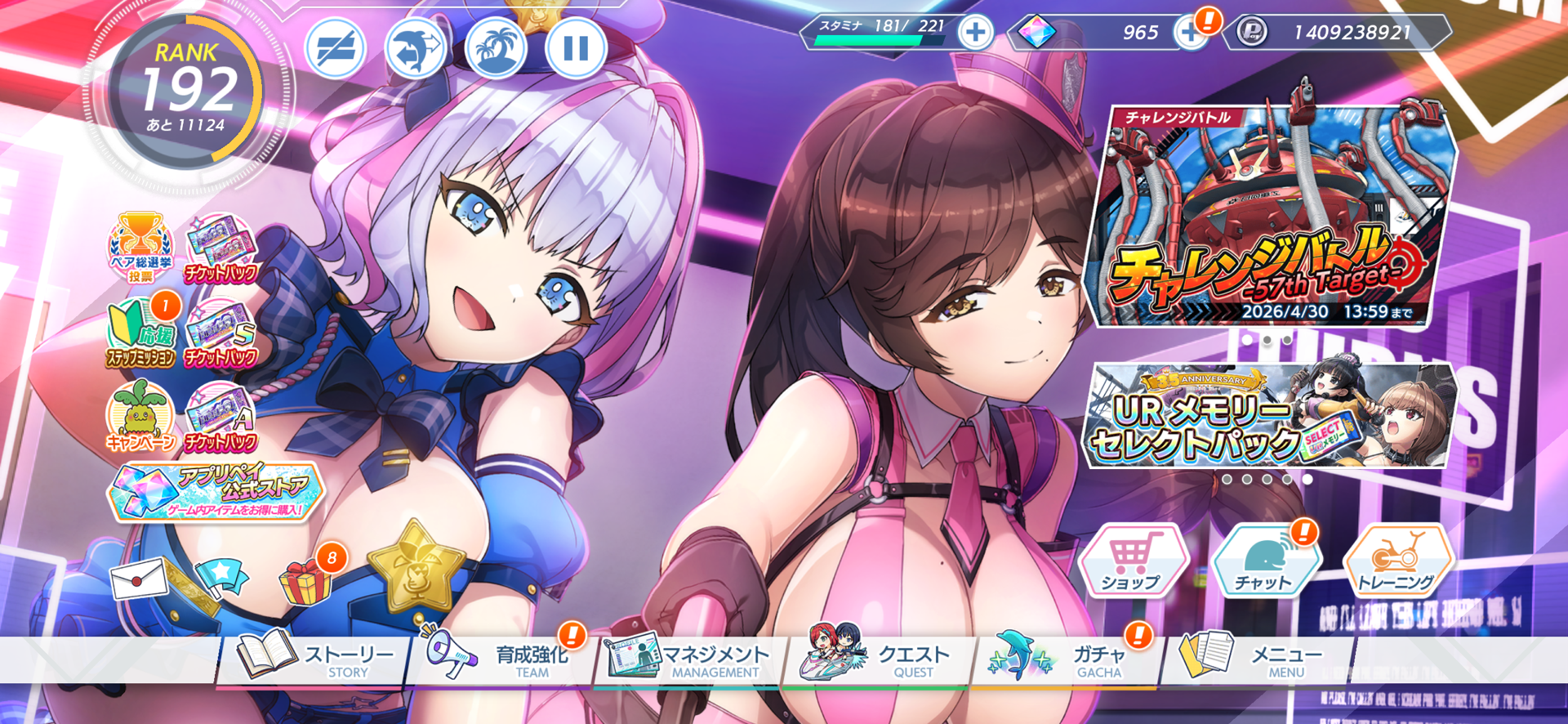Open the アプリペイ official store banner
The height and width of the screenshot is (724, 1568).
(216, 492)
